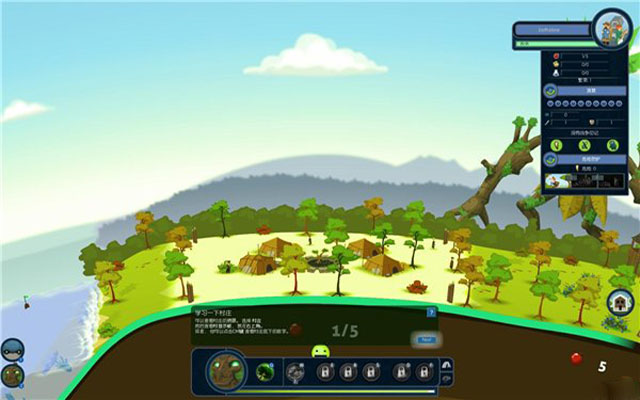Select the ninja giant portrait on left edge
The width and height of the screenshot is (640, 400).
[x=11, y=349]
